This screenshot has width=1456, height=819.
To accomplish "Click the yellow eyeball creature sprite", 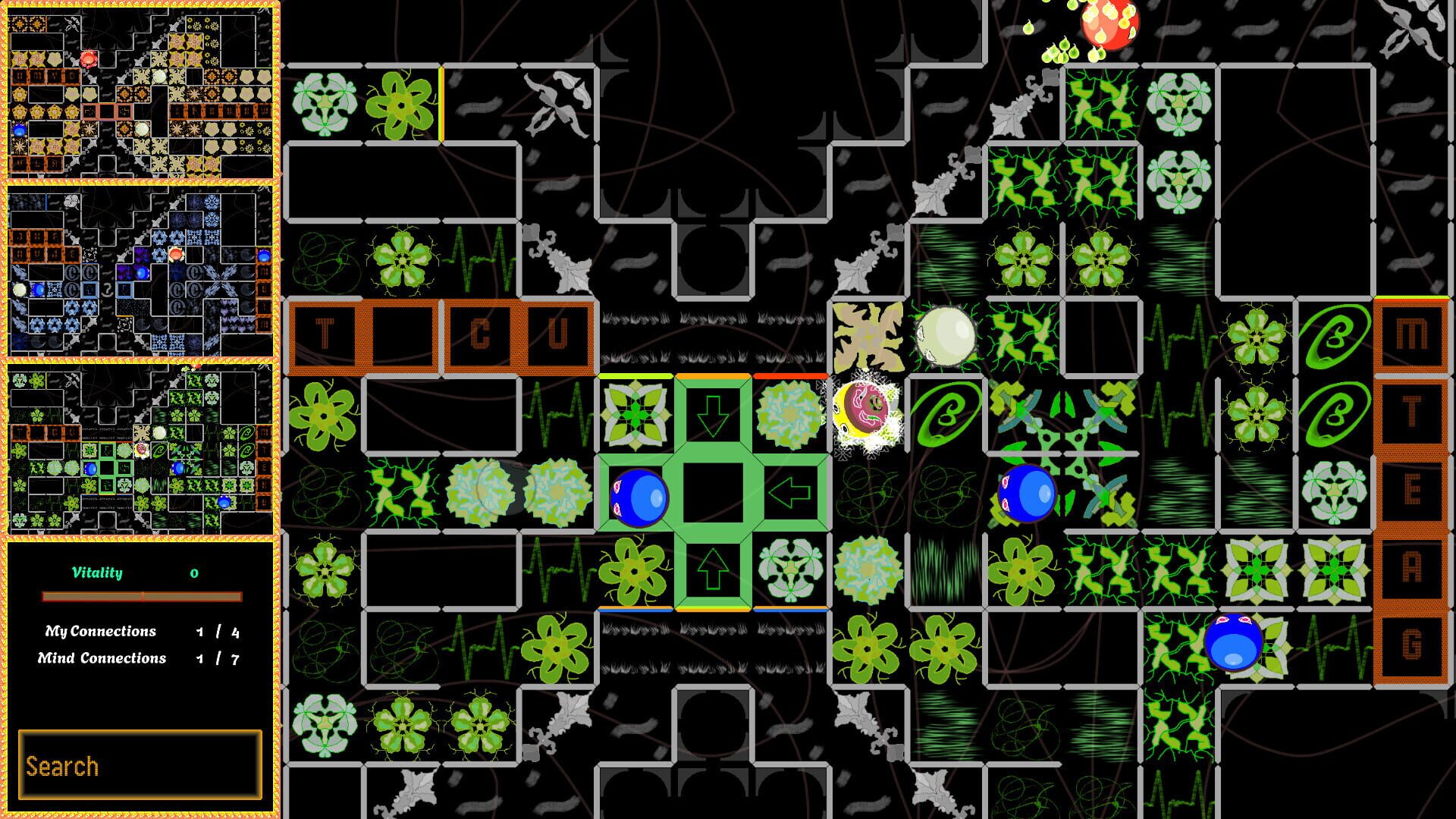I will point(864,409).
